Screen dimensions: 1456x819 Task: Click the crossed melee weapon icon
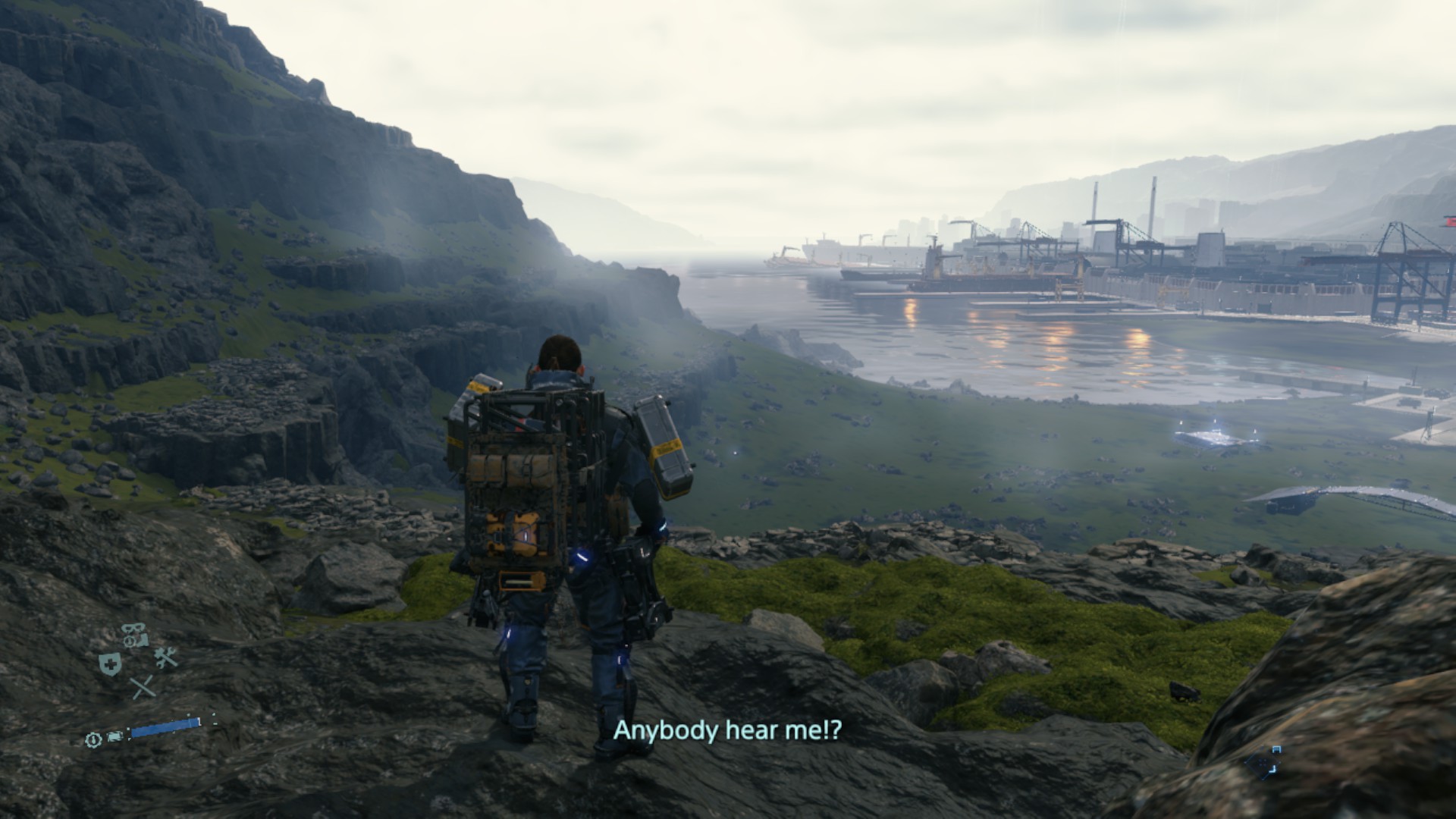coord(143,687)
